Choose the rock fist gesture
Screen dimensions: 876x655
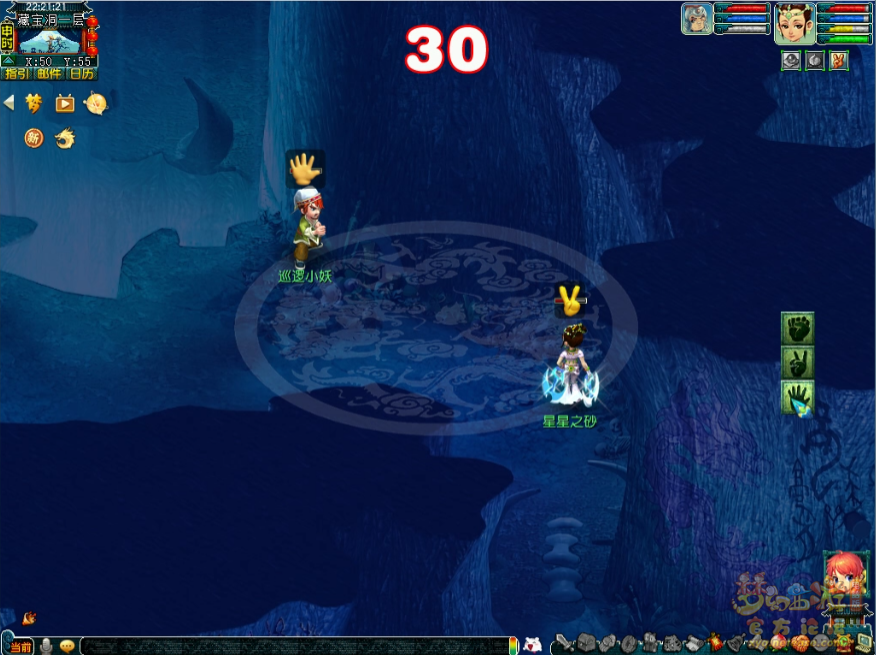797,328
